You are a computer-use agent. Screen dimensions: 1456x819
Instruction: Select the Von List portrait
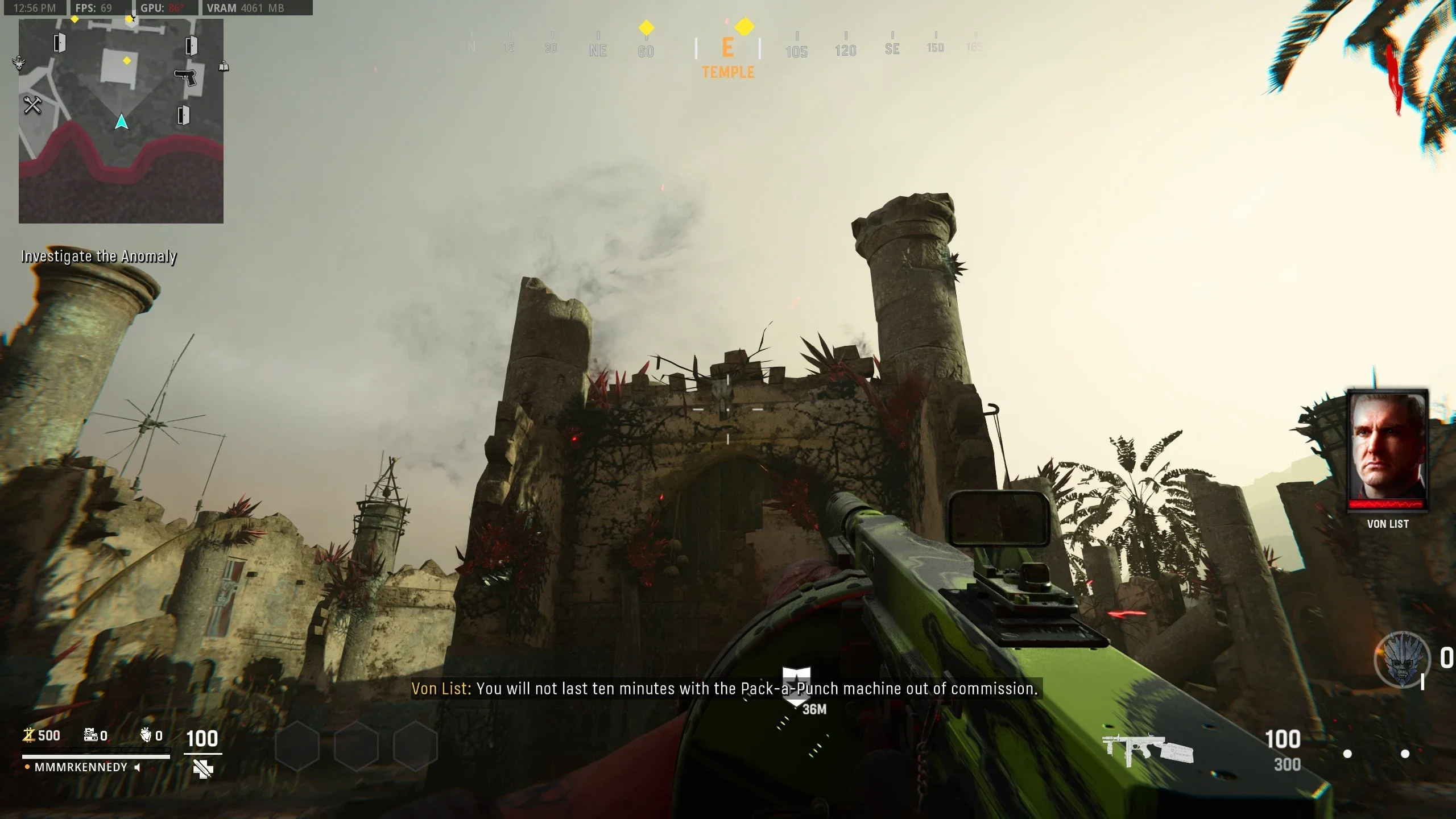pos(1387,449)
